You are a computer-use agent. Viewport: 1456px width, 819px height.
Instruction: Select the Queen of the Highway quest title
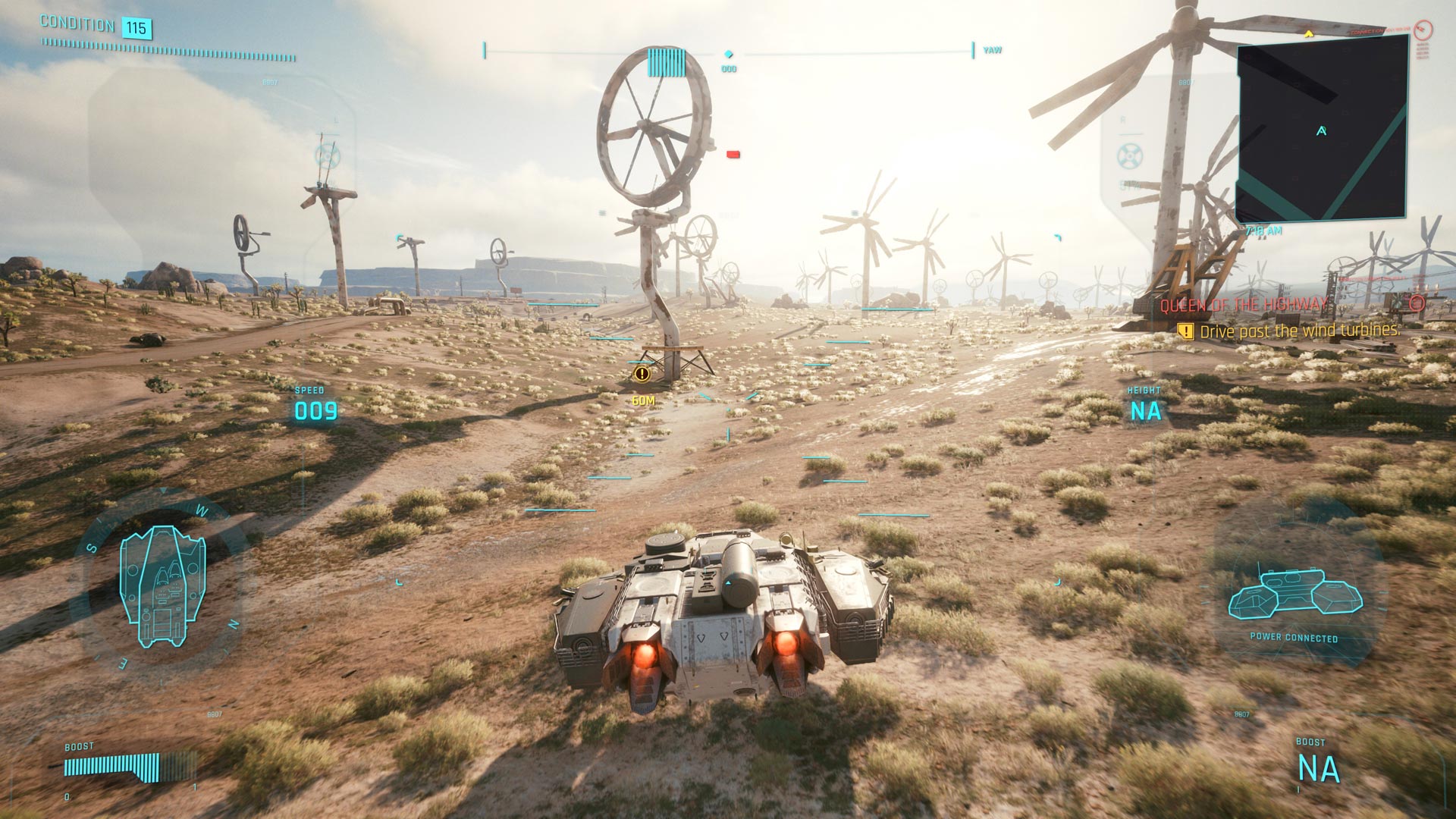tap(1244, 305)
